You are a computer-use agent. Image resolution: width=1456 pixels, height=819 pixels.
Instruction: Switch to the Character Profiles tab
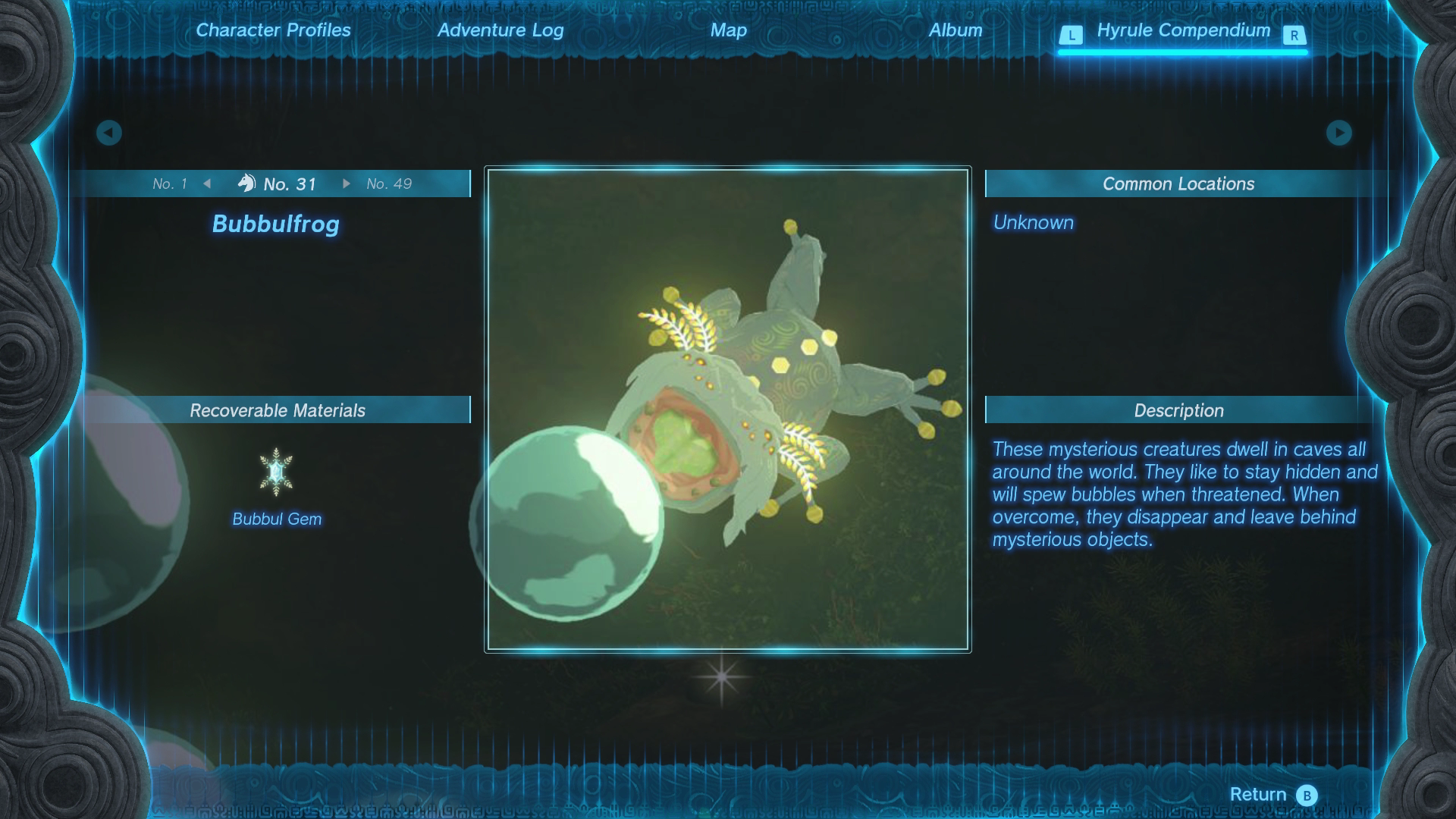pos(273,30)
